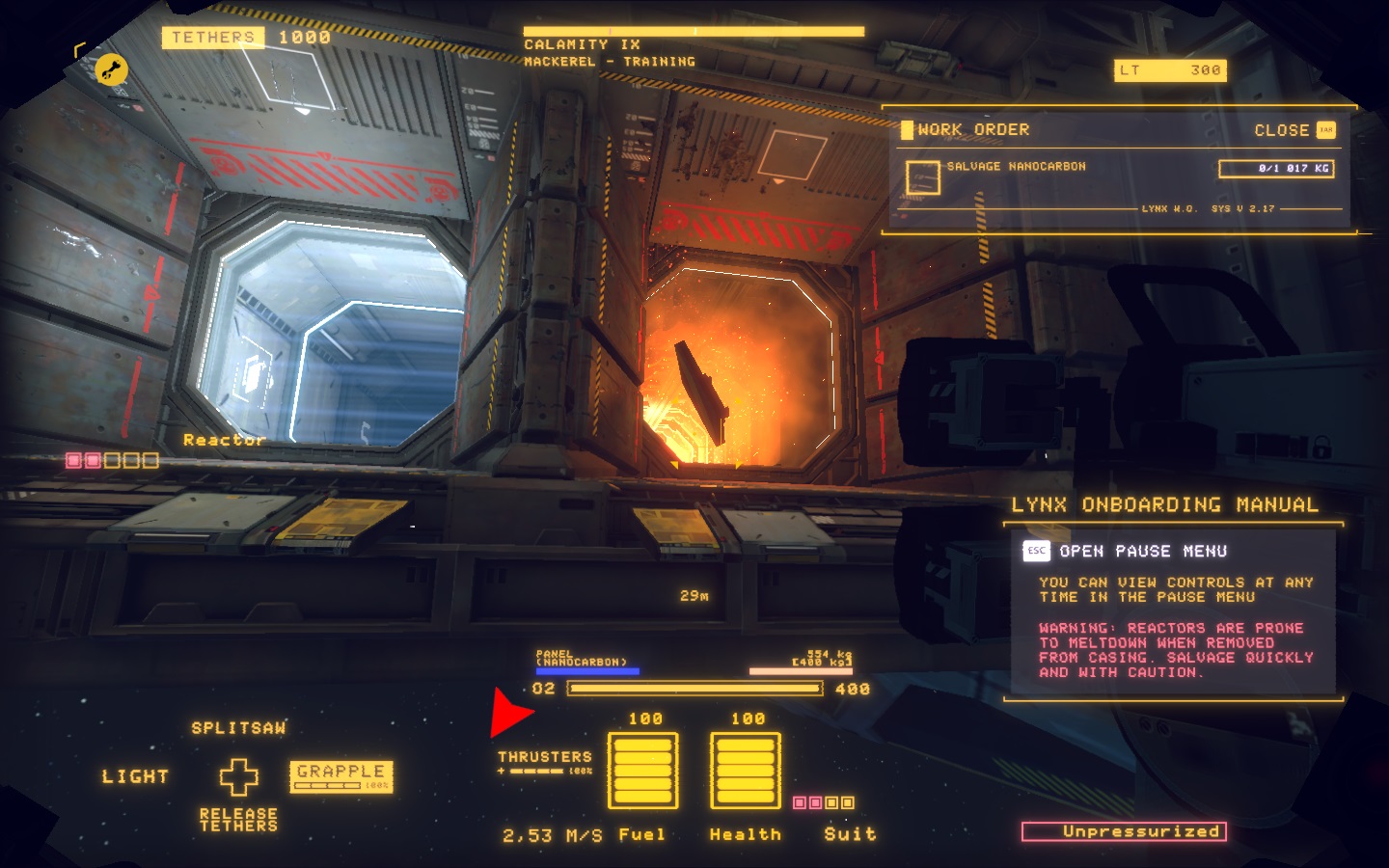
Task: Switch to the Splitsaw tool
Action: click(238, 728)
